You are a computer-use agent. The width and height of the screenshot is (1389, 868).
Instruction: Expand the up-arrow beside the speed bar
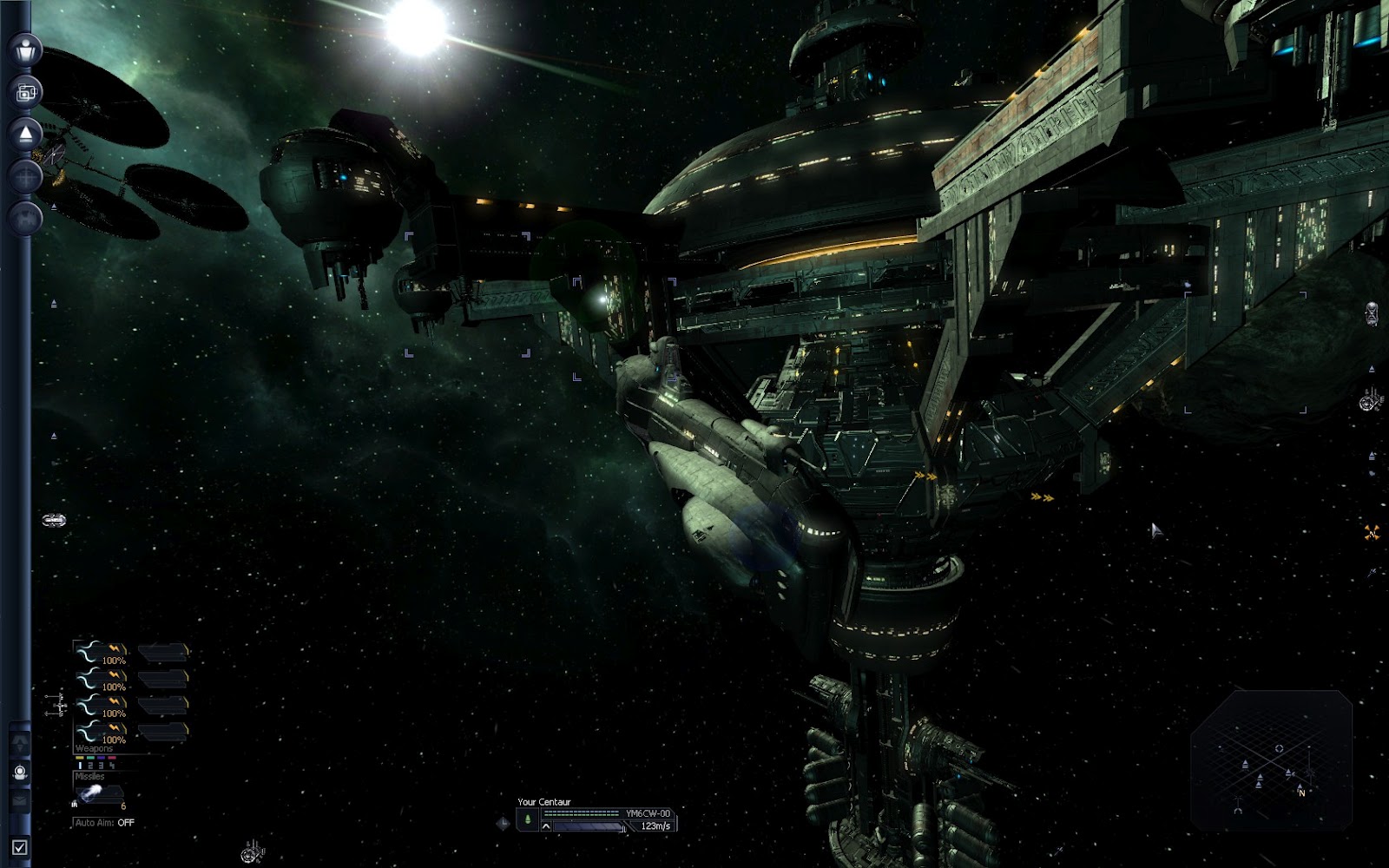coord(545,826)
